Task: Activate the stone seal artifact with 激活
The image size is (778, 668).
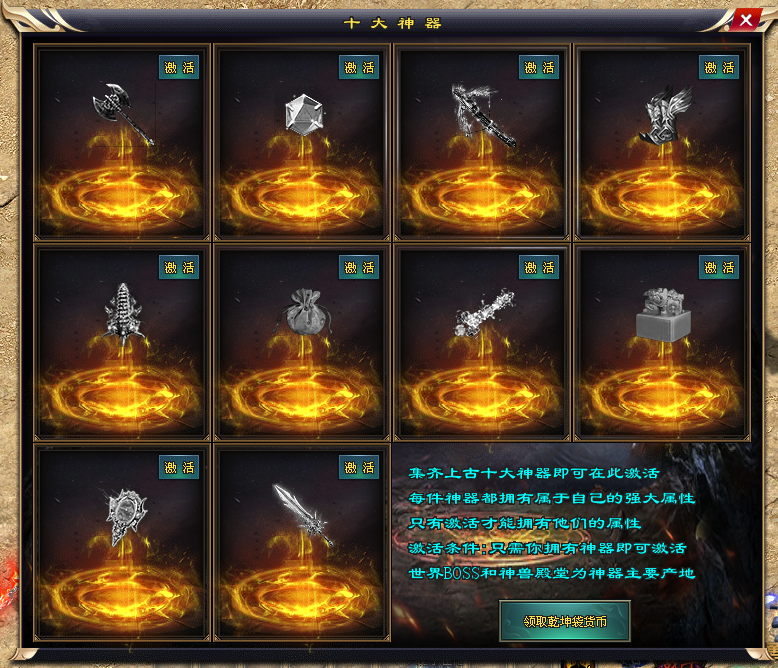Action: [x=719, y=268]
